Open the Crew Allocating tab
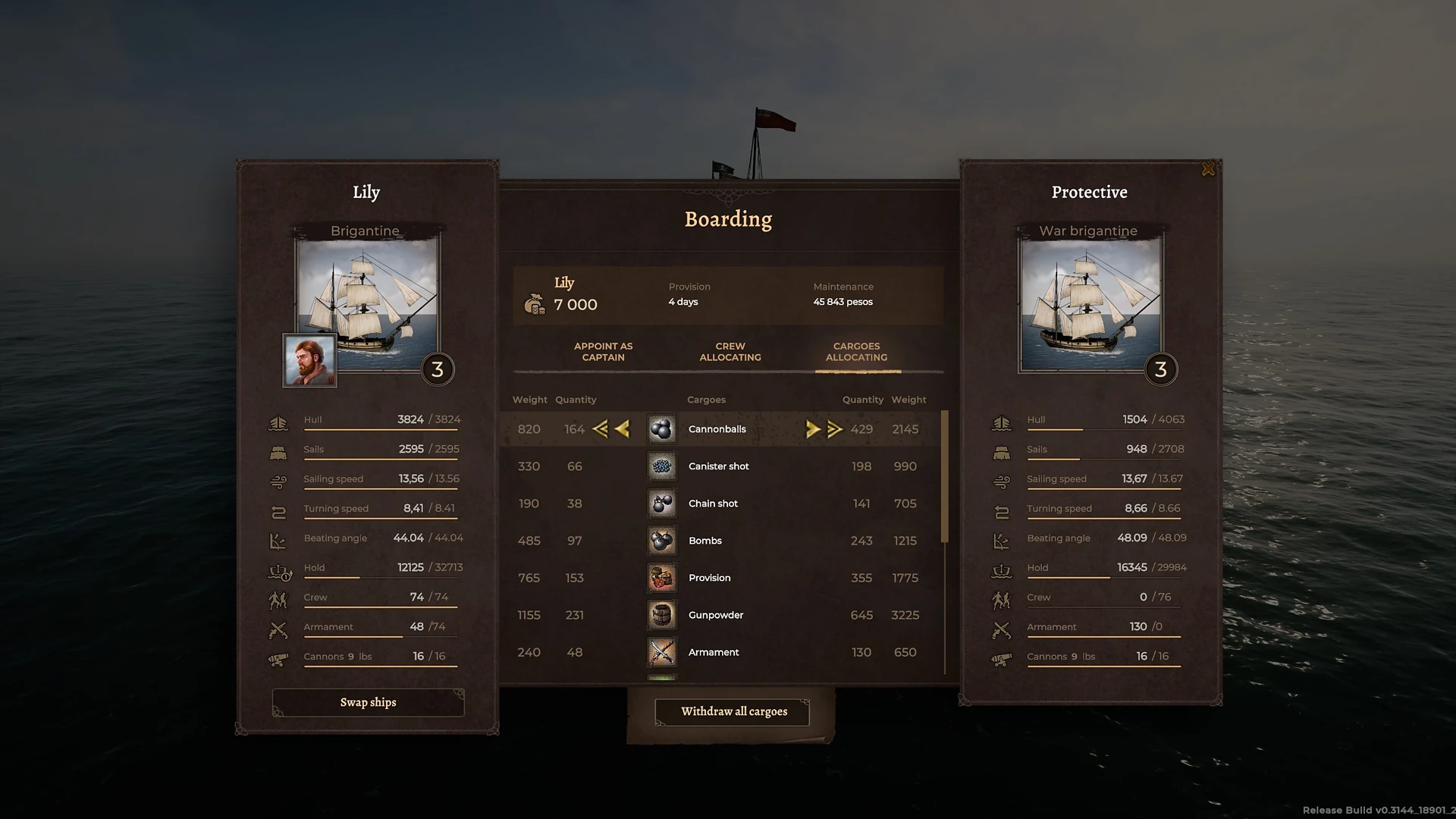This screenshot has width=1456, height=819. 730,351
